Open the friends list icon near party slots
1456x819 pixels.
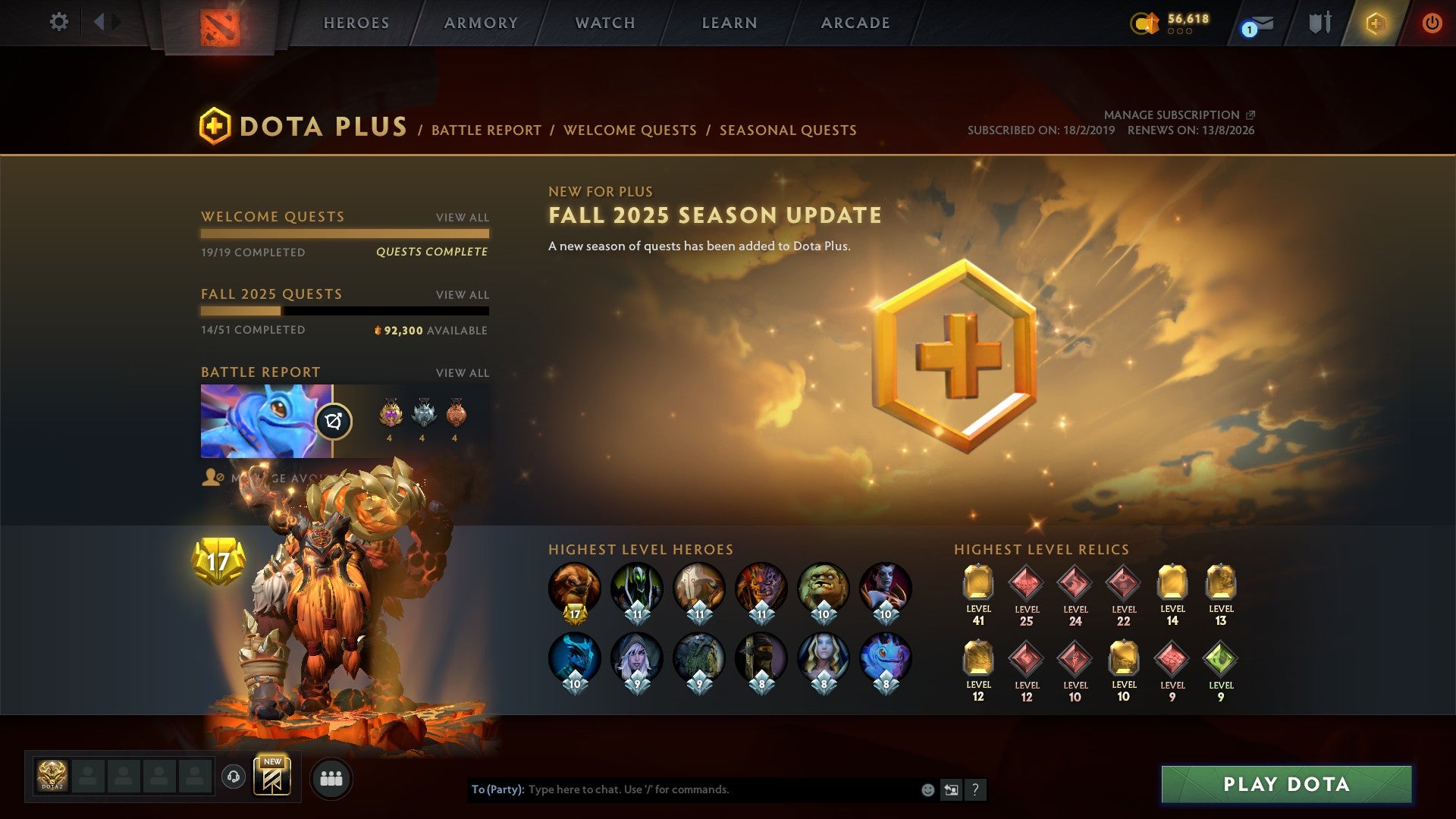click(331, 777)
